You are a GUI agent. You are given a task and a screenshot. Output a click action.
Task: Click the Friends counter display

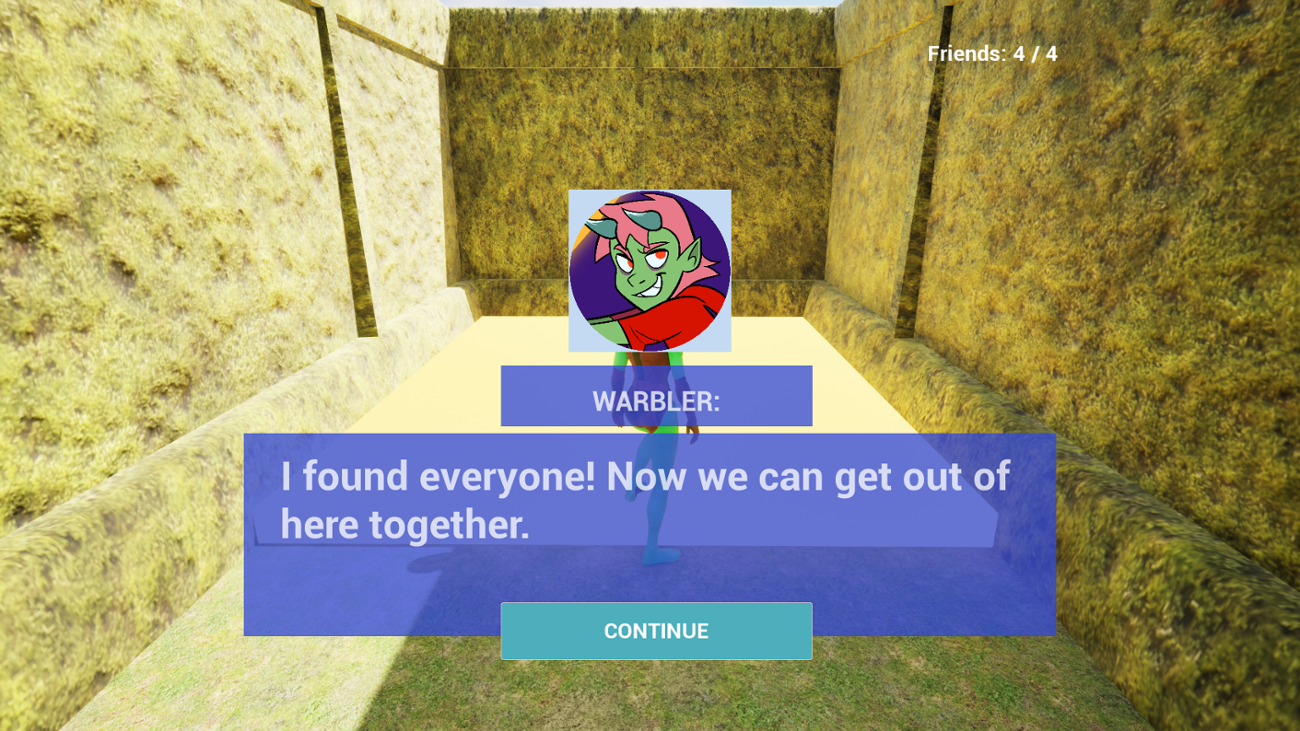992,55
